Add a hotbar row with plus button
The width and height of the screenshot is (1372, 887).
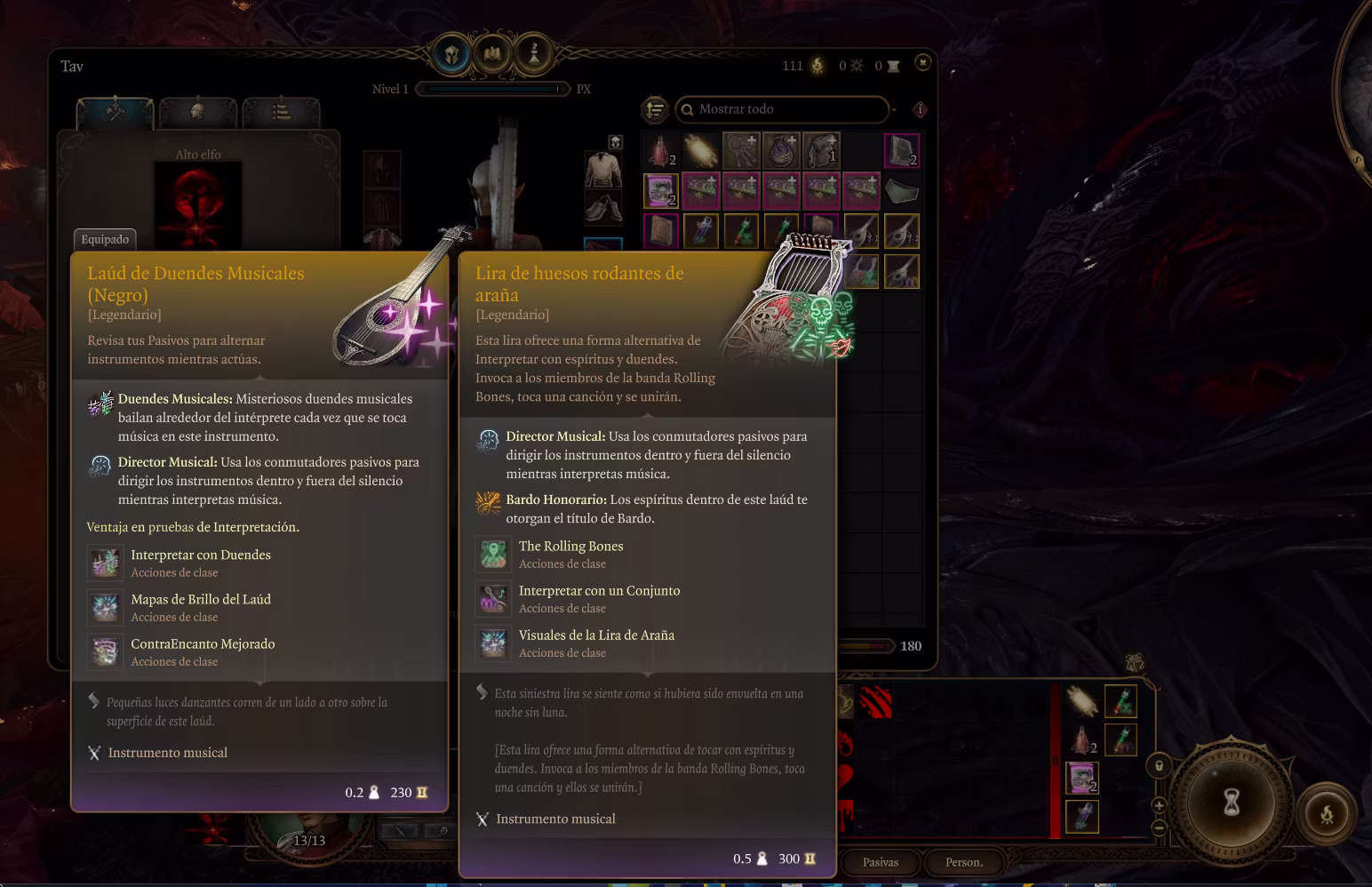[x=1159, y=805]
